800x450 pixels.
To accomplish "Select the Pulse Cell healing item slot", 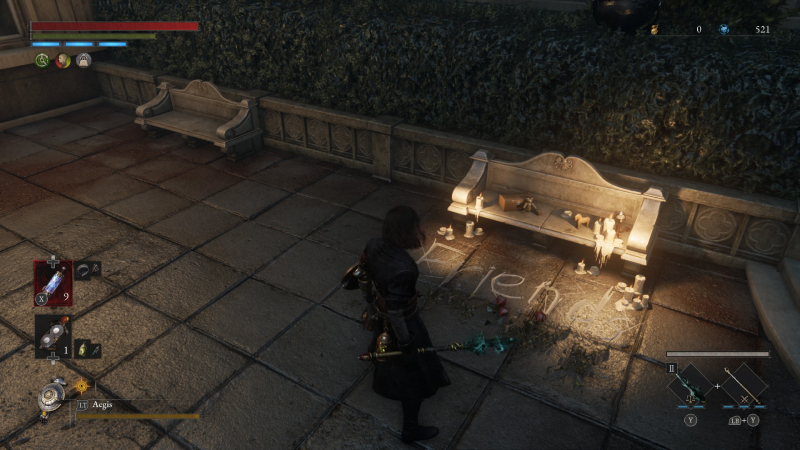I will (52, 280).
